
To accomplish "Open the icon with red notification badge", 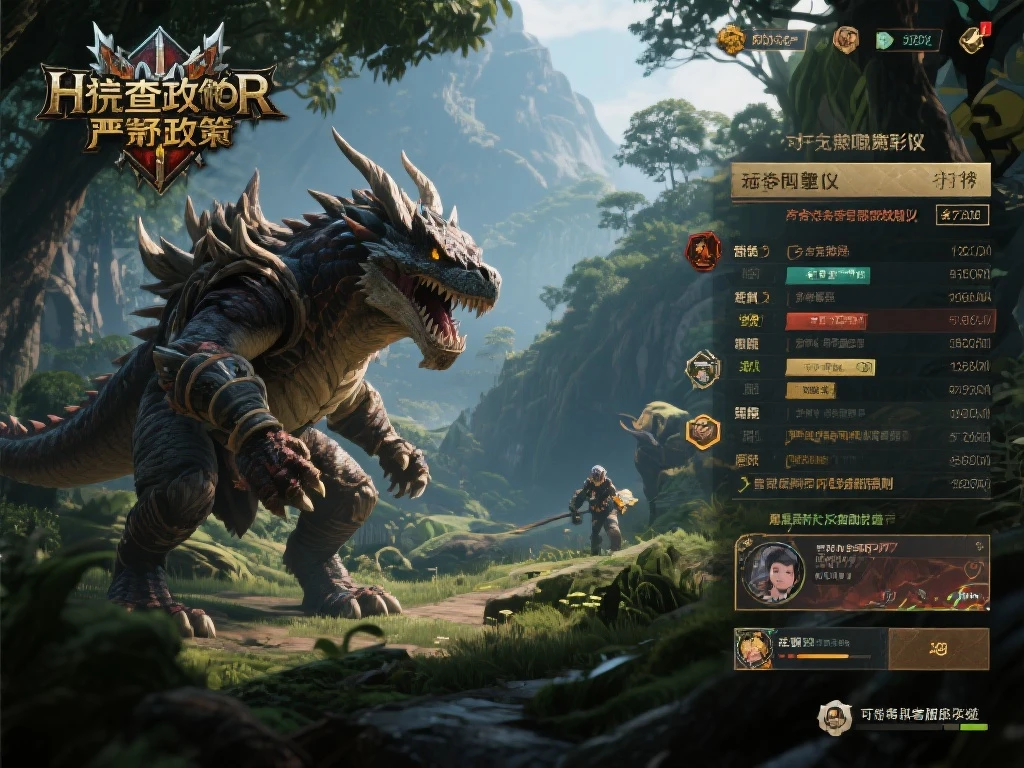I will tap(972, 39).
